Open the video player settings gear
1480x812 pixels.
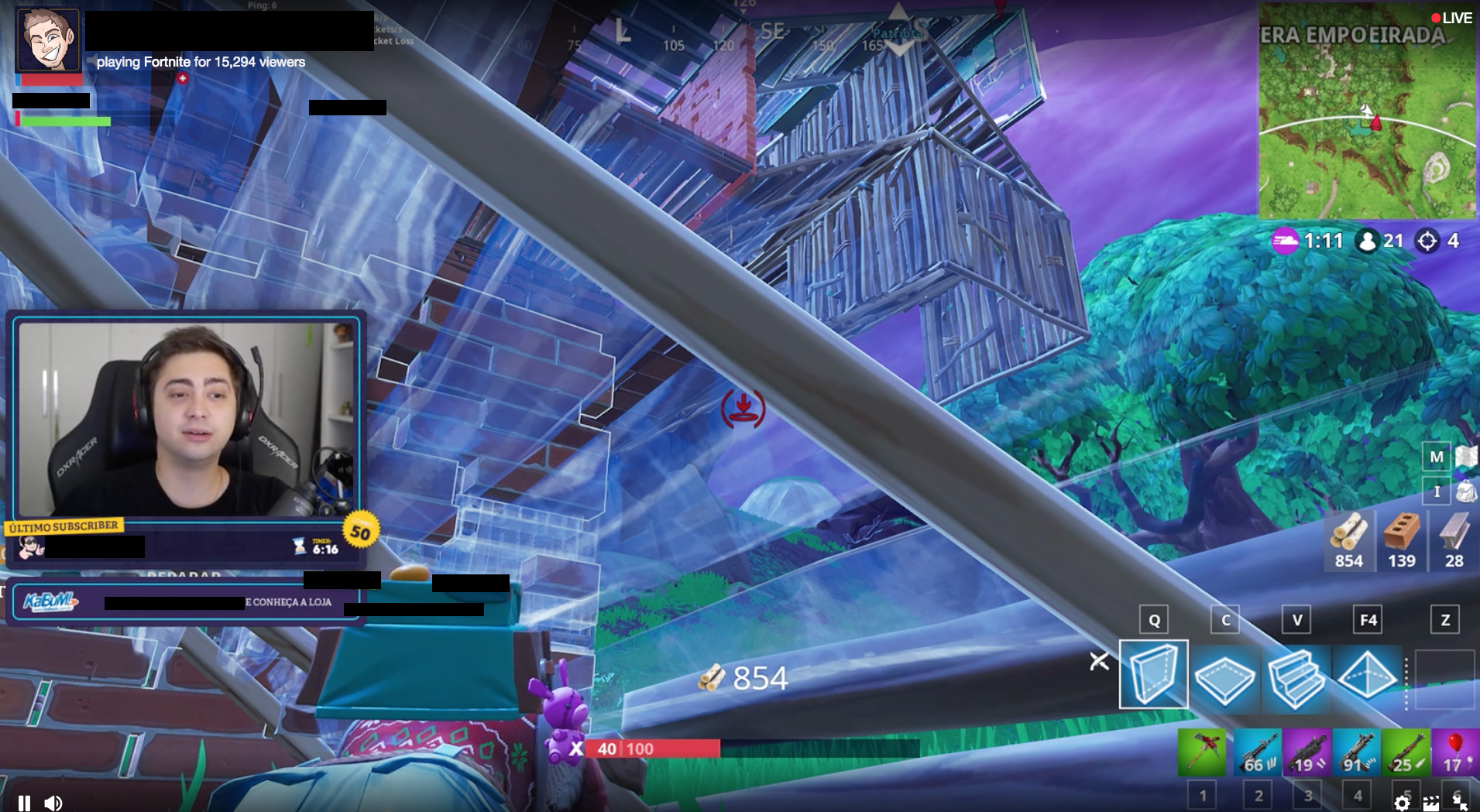(1402, 803)
